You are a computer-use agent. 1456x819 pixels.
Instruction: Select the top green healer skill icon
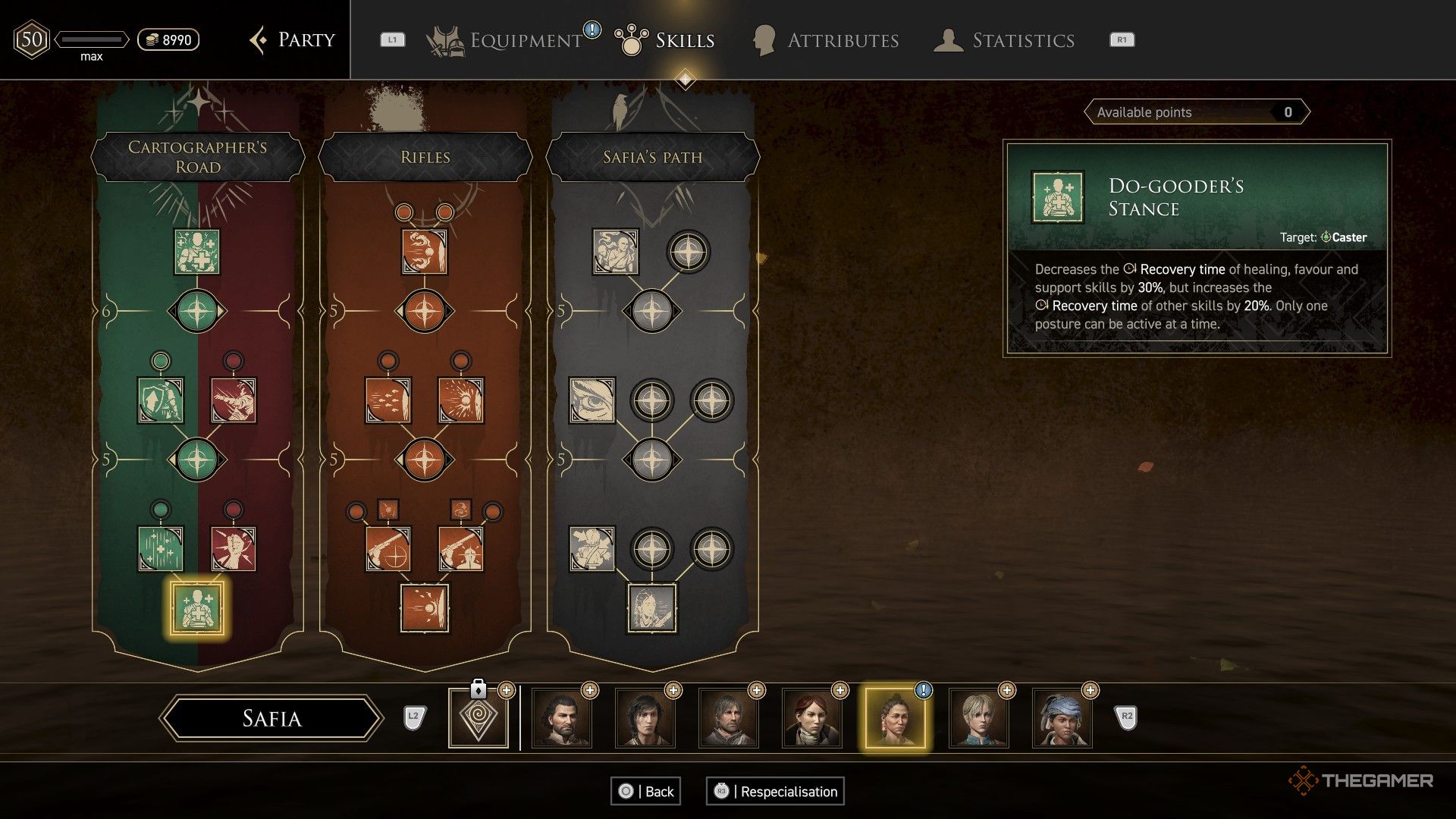[x=197, y=252]
